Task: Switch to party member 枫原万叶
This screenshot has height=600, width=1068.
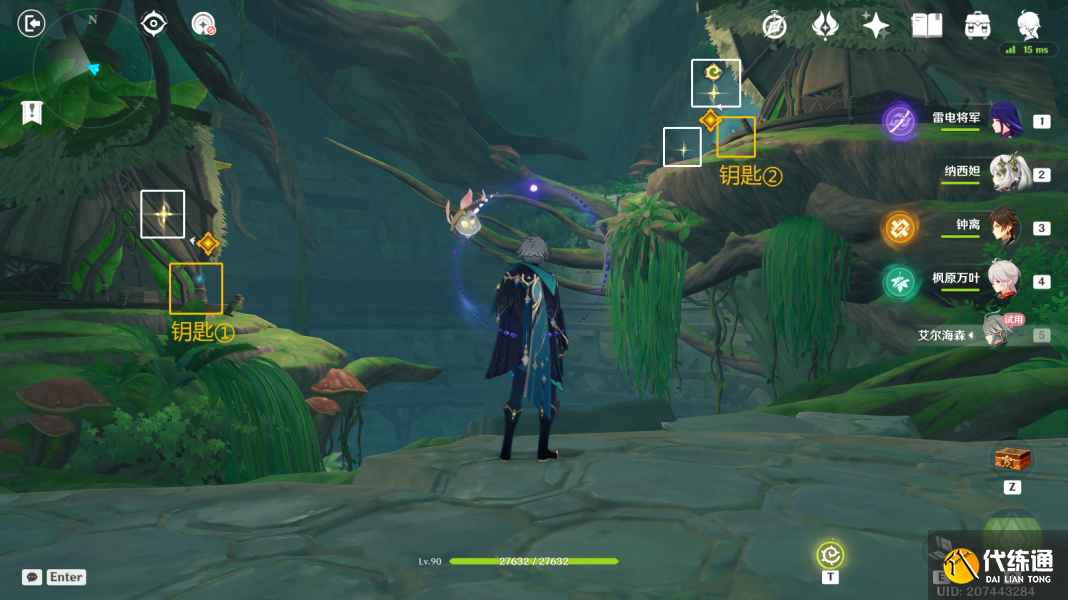Action: (1003, 281)
